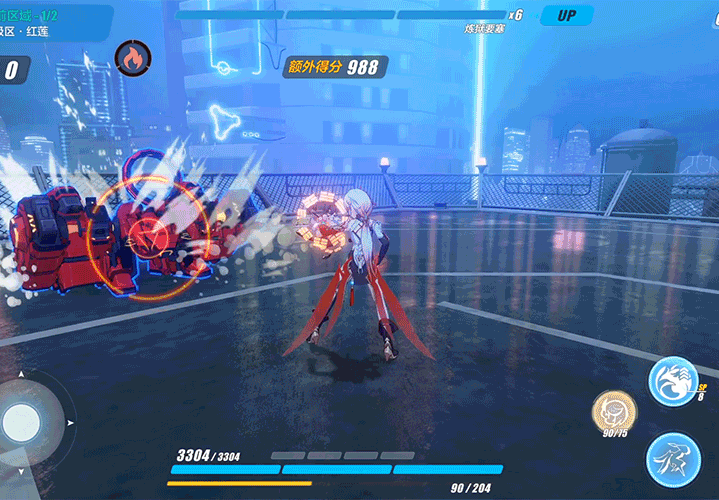Activate the ultimate skill costing SP
This screenshot has height=500, width=719.
(x=672, y=381)
